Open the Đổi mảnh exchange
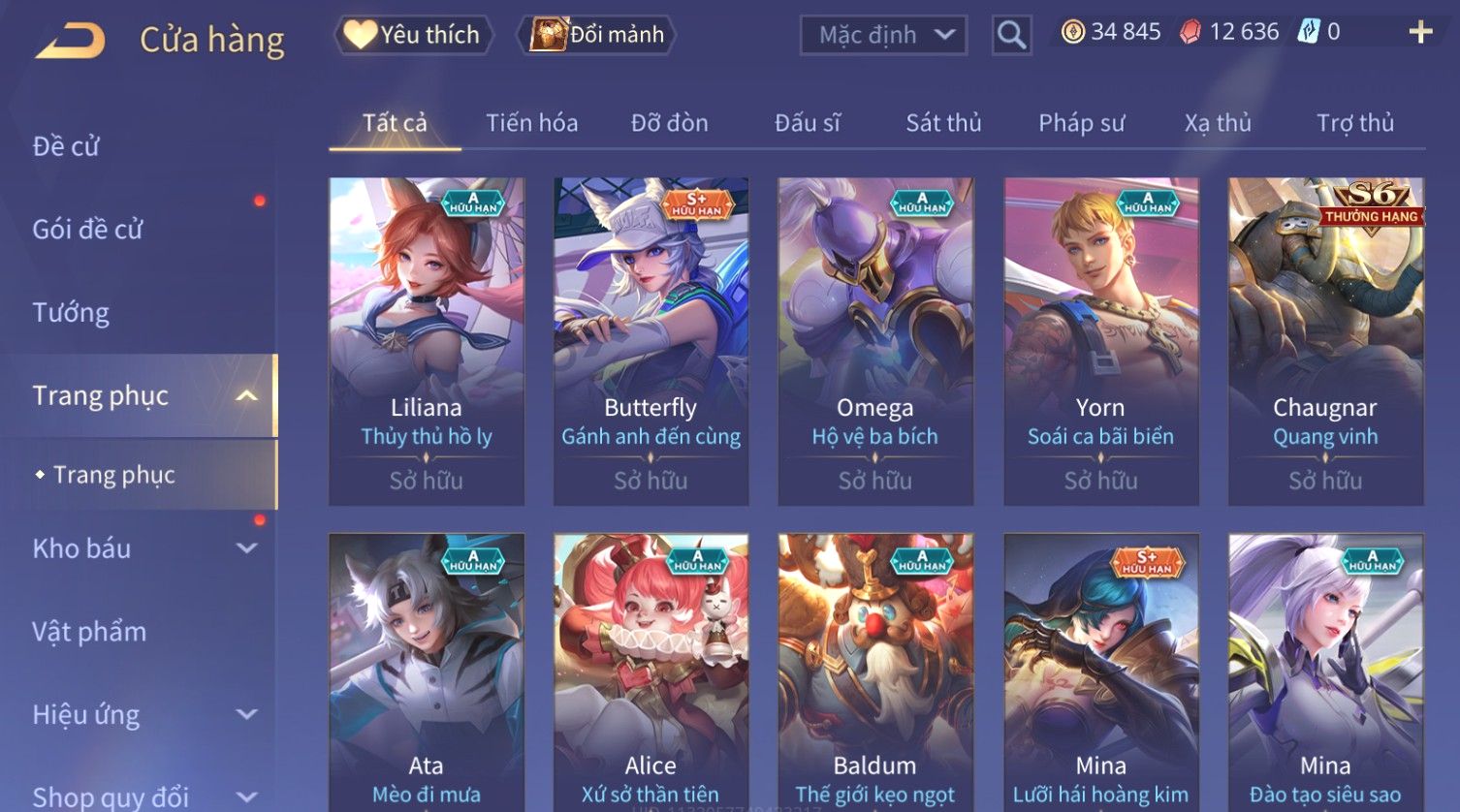 (x=598, y=35)
